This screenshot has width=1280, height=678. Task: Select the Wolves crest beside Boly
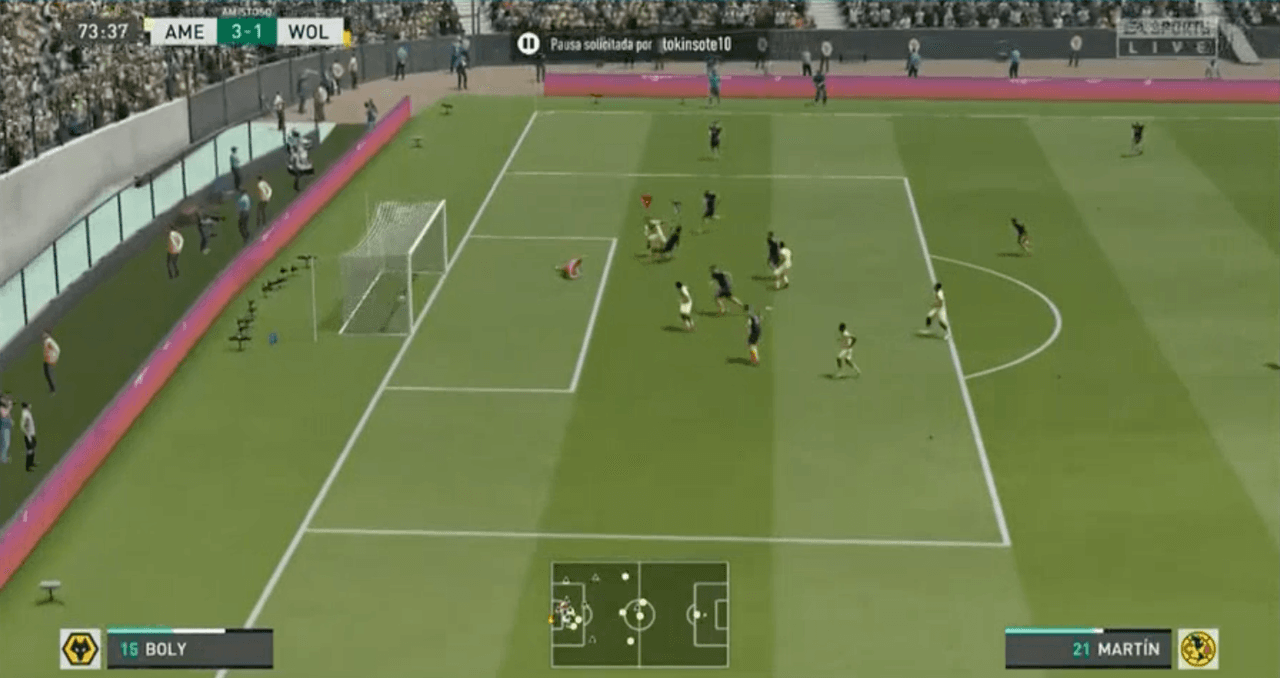(80, 649)
